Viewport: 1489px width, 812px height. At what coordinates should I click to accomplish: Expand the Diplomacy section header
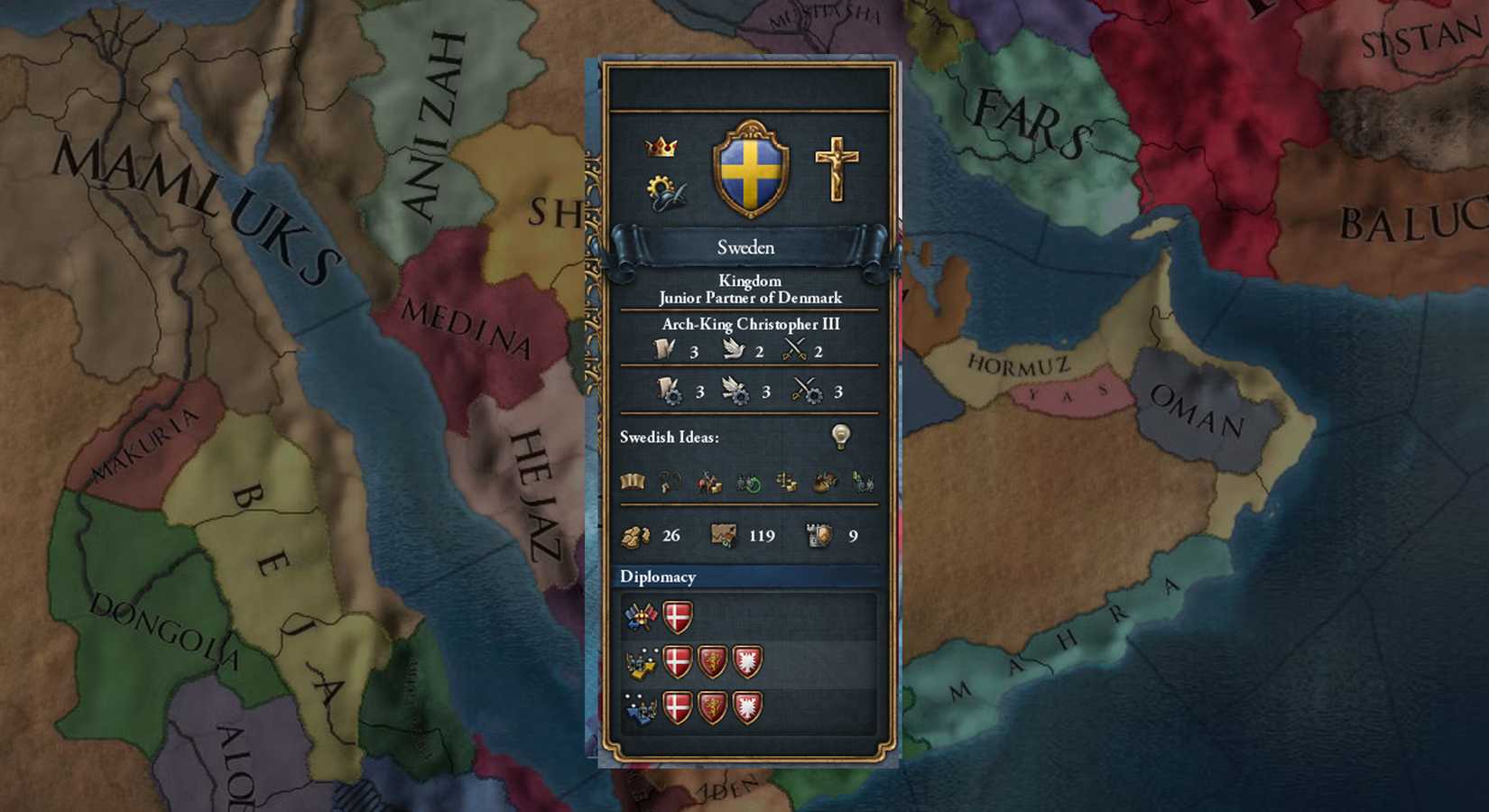coord(658,577)
